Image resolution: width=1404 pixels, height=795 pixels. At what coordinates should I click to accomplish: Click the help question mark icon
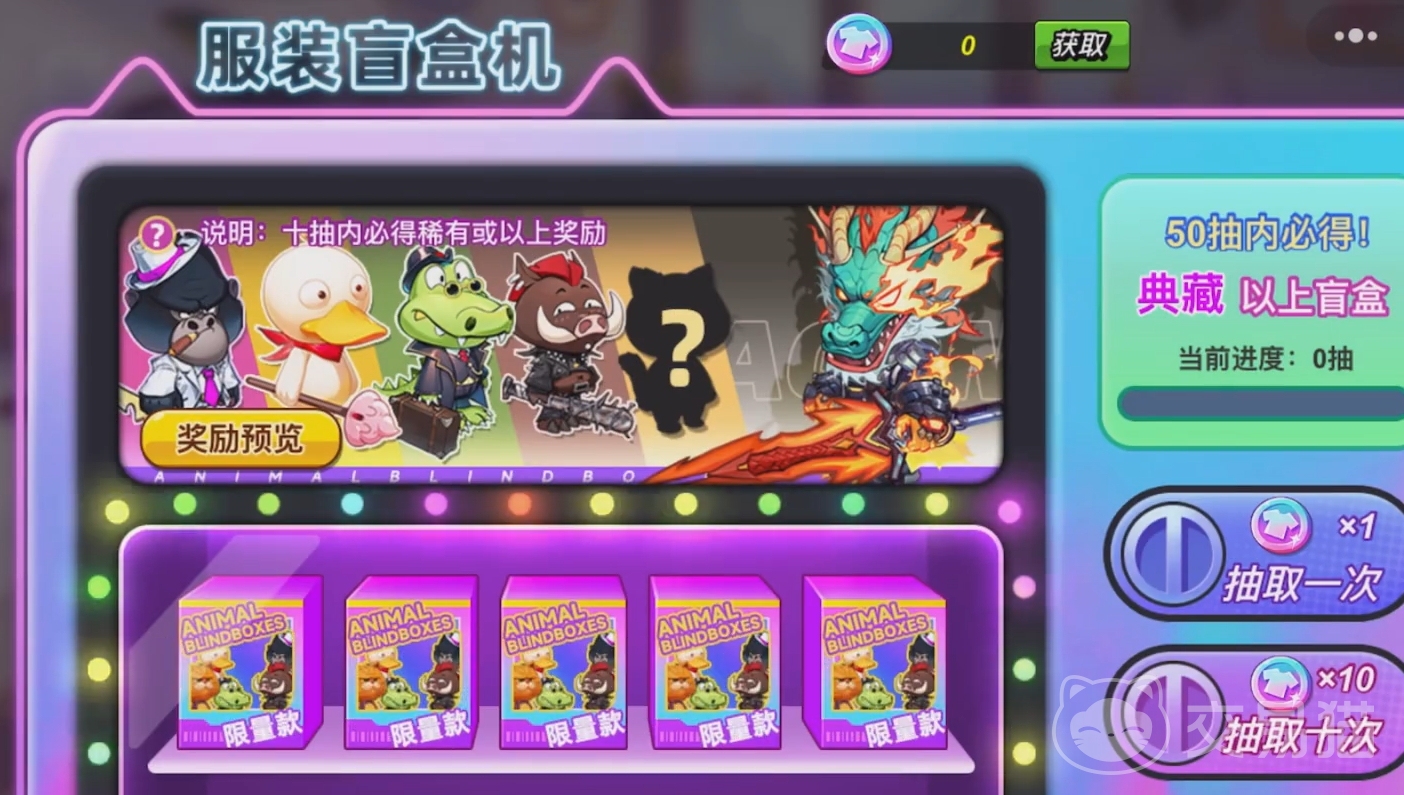tap(157, 236)
